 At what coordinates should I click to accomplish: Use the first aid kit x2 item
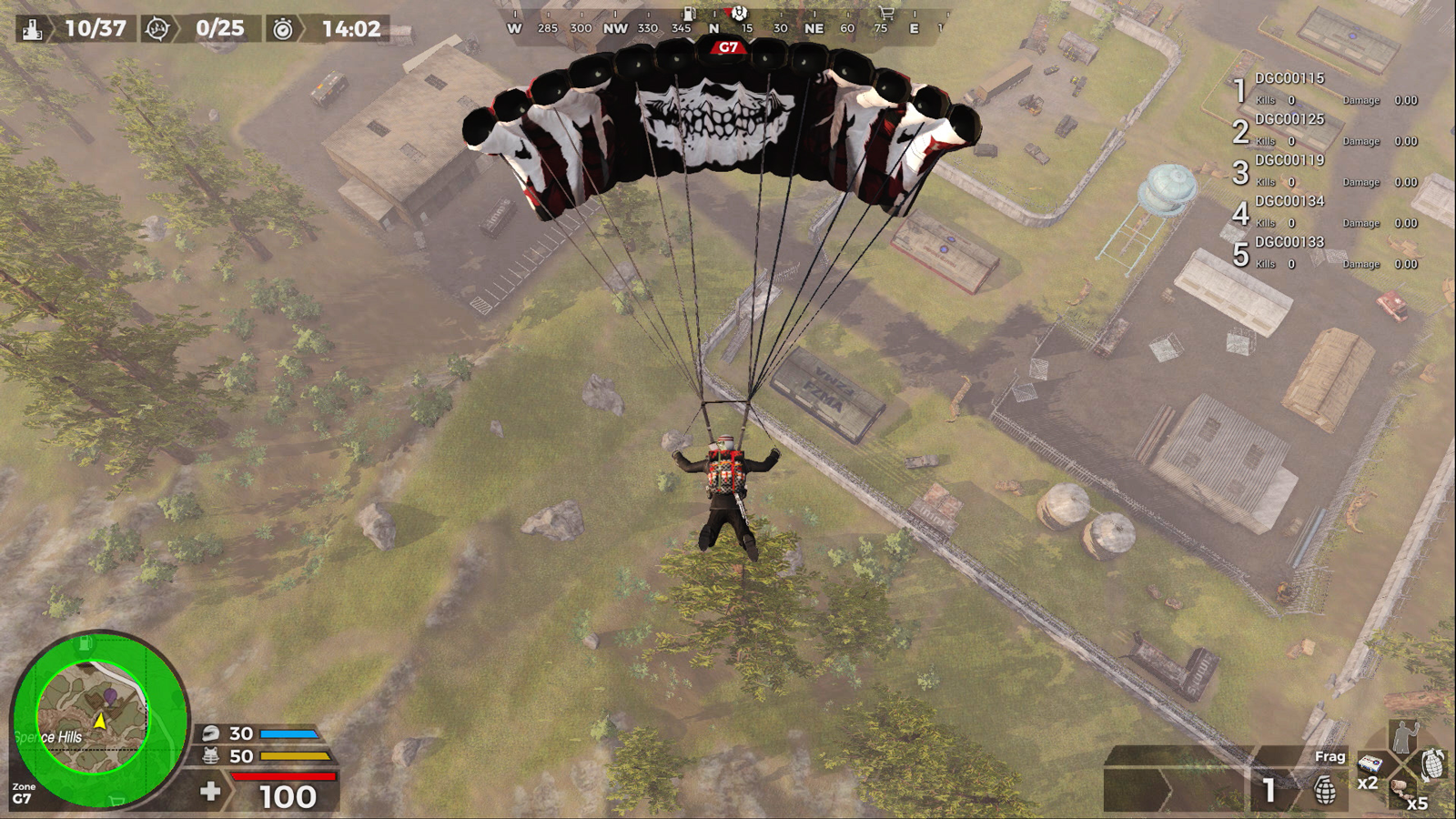pos(1369,764)
